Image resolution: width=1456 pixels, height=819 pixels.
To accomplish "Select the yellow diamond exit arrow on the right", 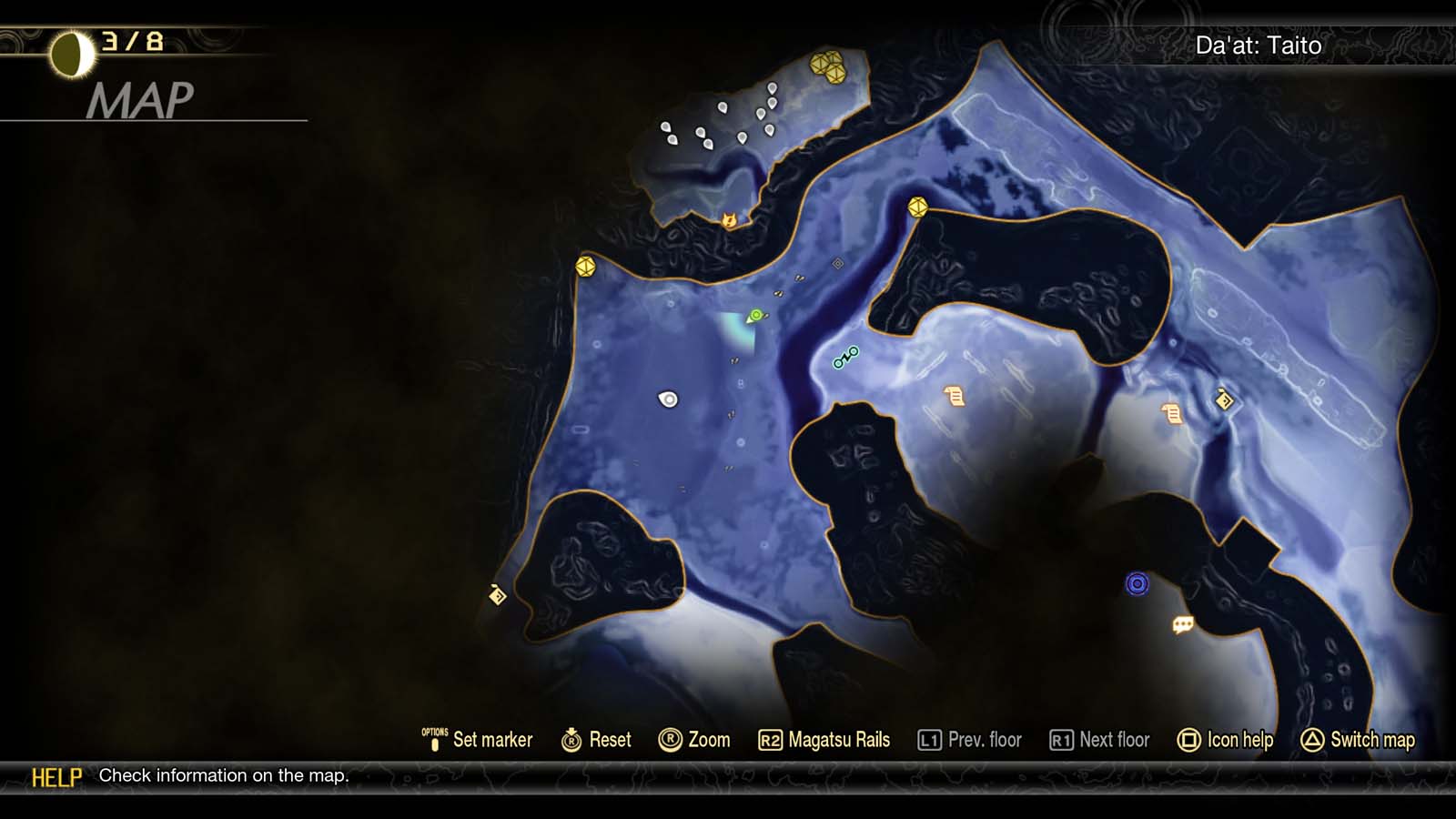I will click(x=1224, y=398).
